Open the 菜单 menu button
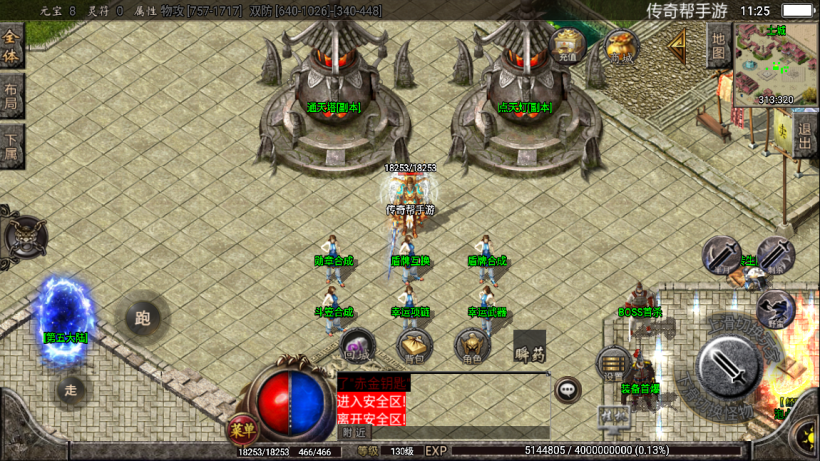The image size is (820, 461). click(x=243, y=428)
